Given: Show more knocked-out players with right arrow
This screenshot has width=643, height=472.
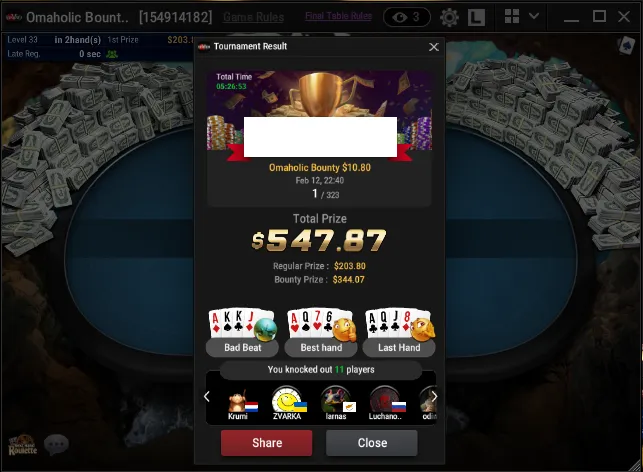Looking at the screenshot, I should click(434, 397).
